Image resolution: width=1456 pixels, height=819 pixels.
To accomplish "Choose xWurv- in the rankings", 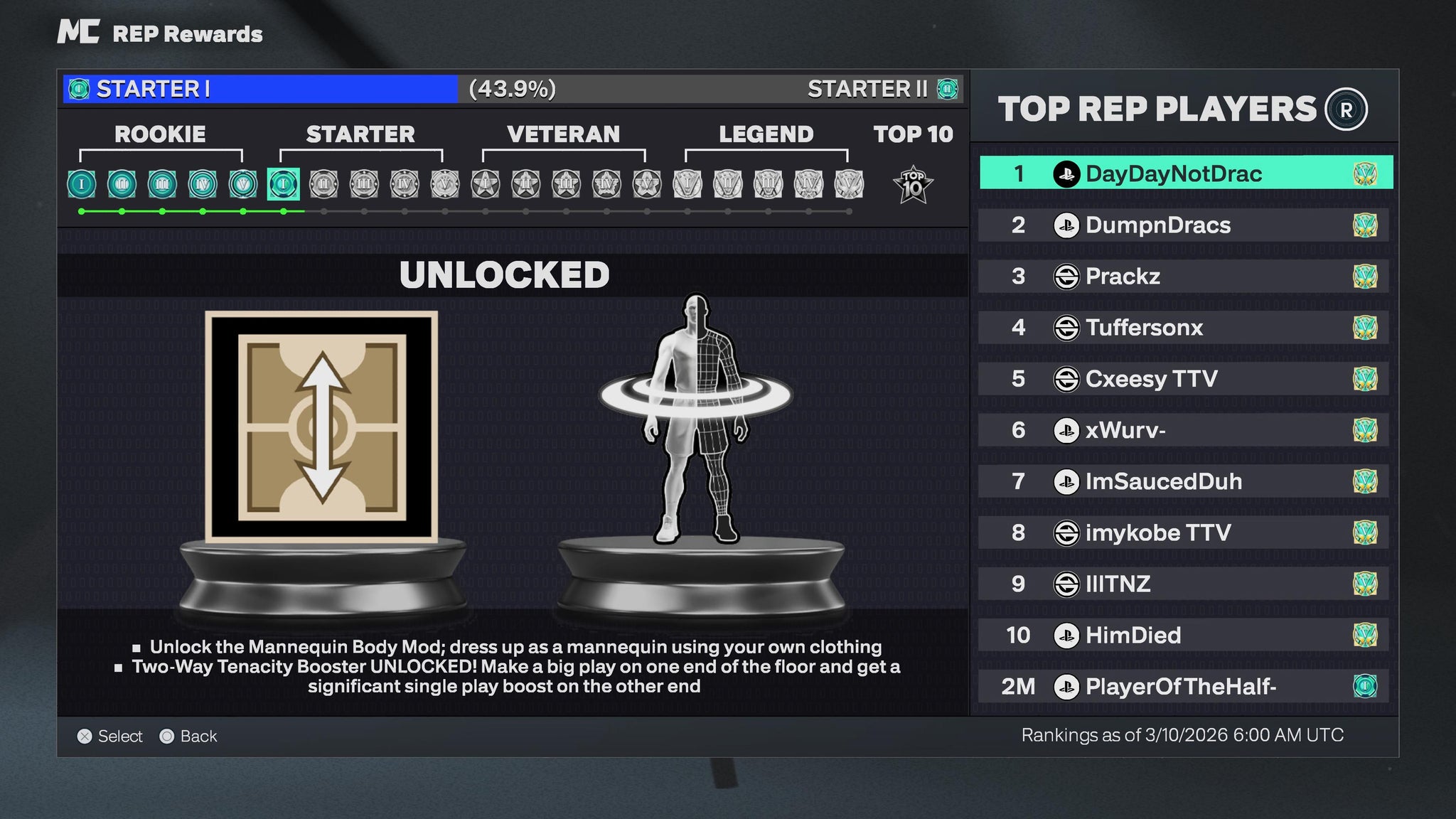I will coord(1183,430).
